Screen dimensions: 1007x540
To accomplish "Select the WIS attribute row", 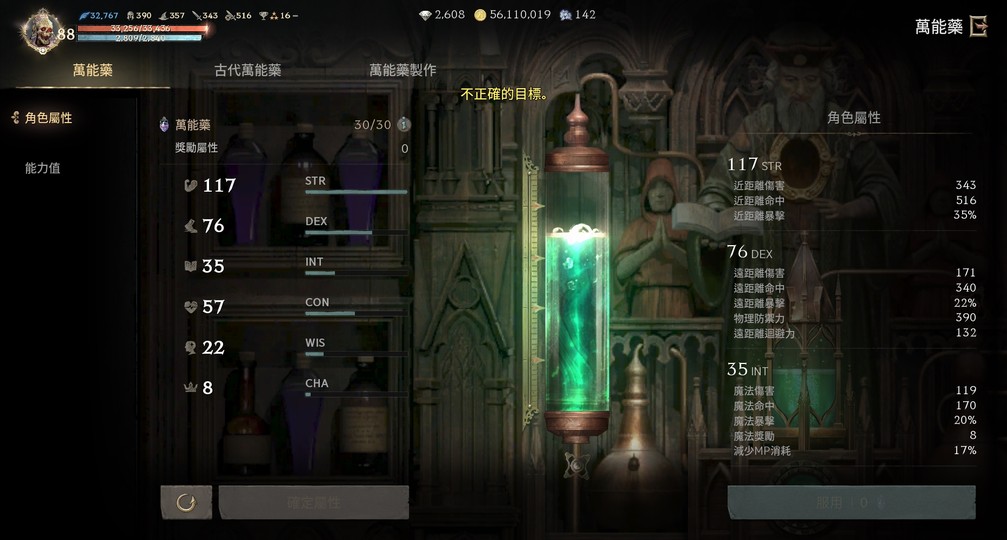I will coord(295,347).
